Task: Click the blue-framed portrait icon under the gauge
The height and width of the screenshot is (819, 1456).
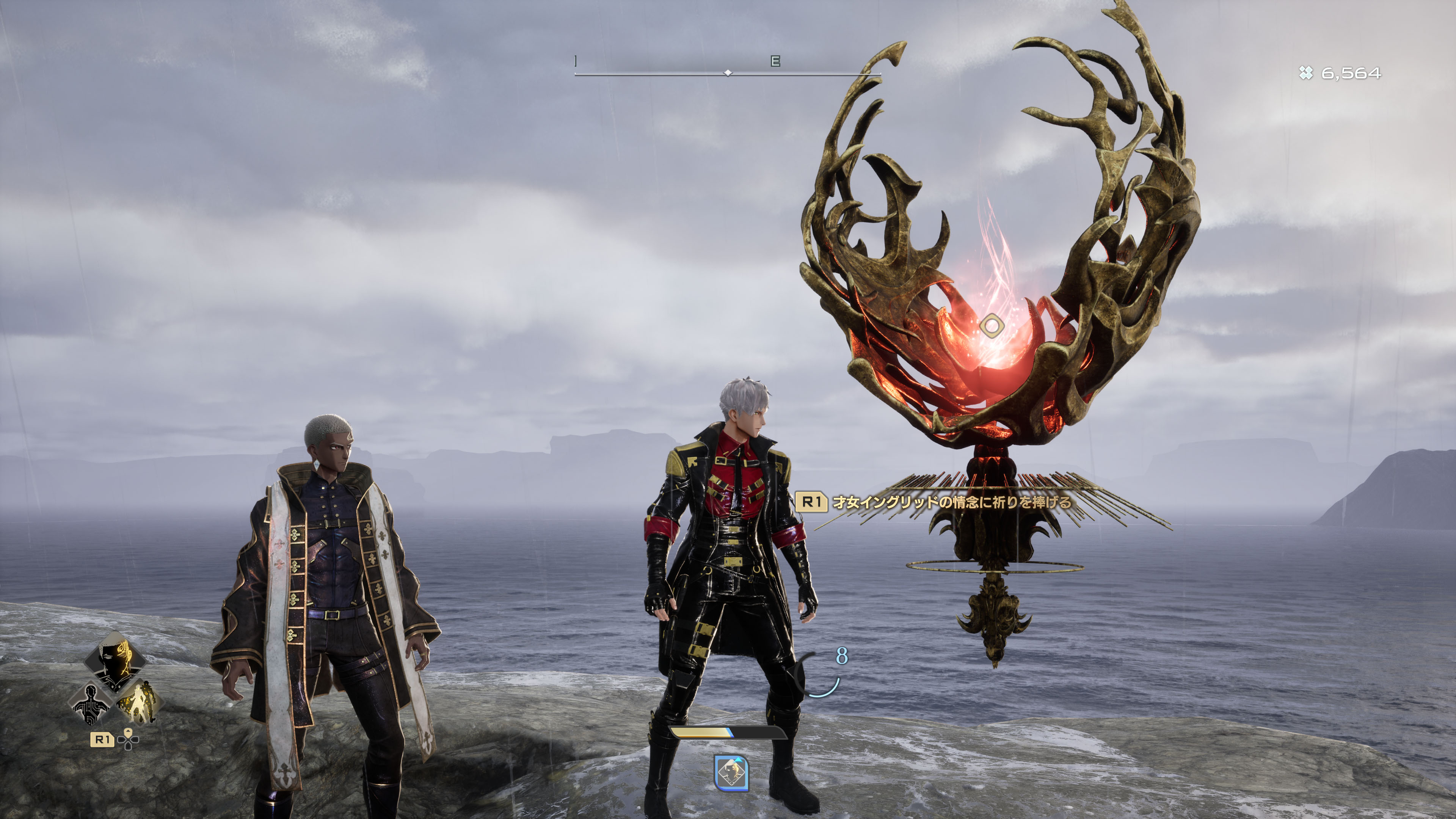Action: (731, 773)
